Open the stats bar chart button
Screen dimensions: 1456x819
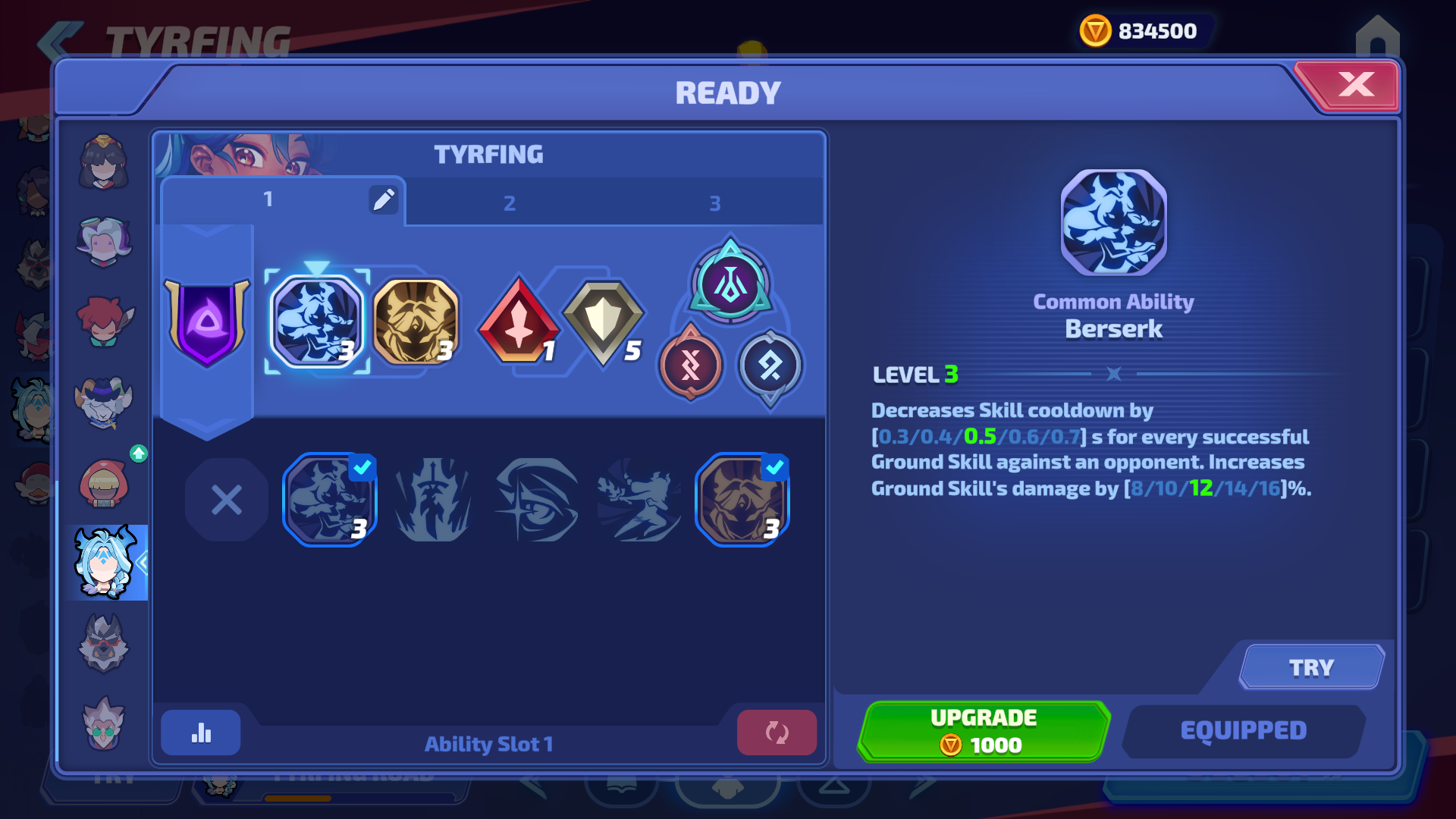201,733
